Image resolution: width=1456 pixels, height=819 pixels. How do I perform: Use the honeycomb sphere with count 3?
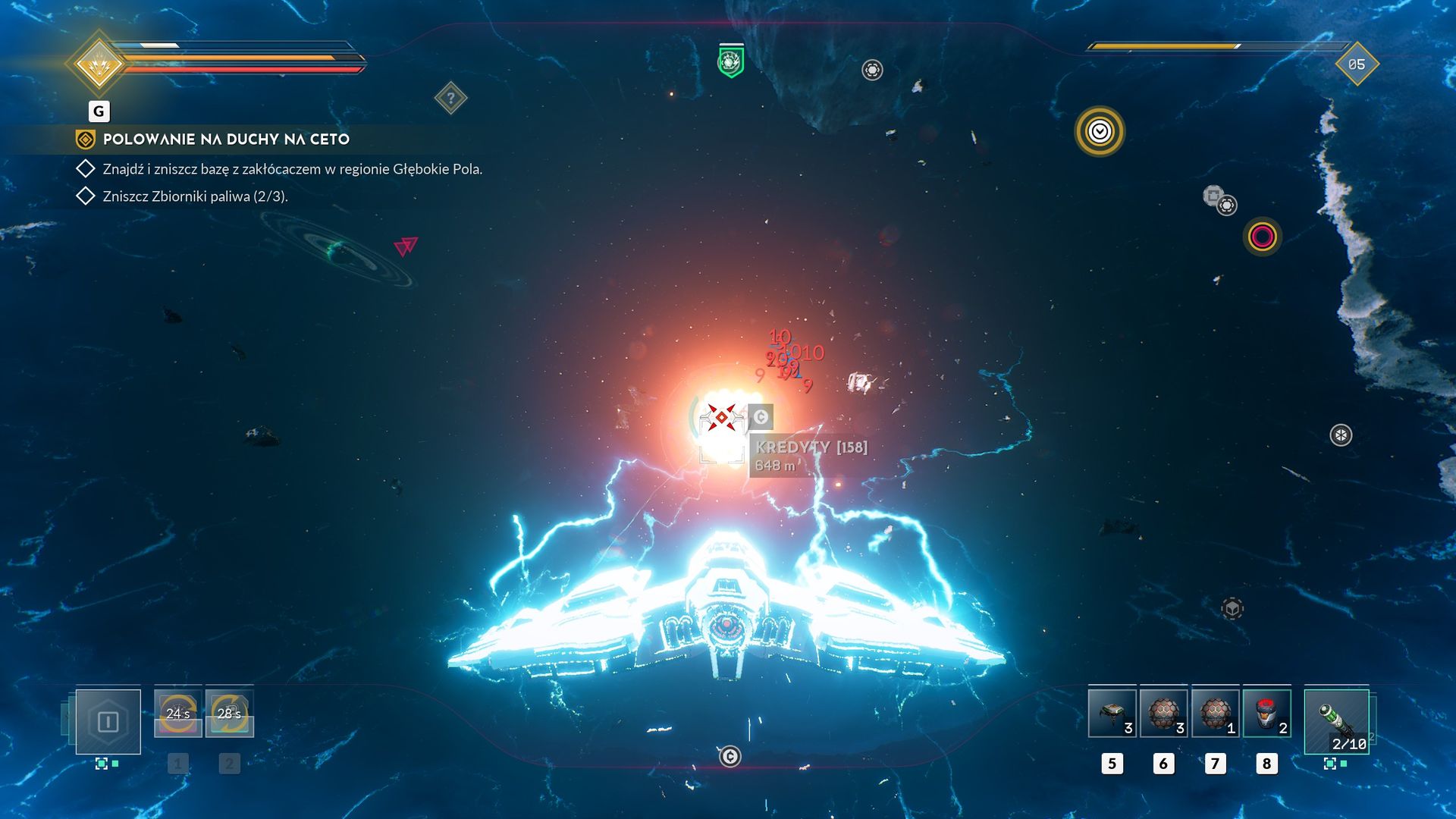(1163, 714)
